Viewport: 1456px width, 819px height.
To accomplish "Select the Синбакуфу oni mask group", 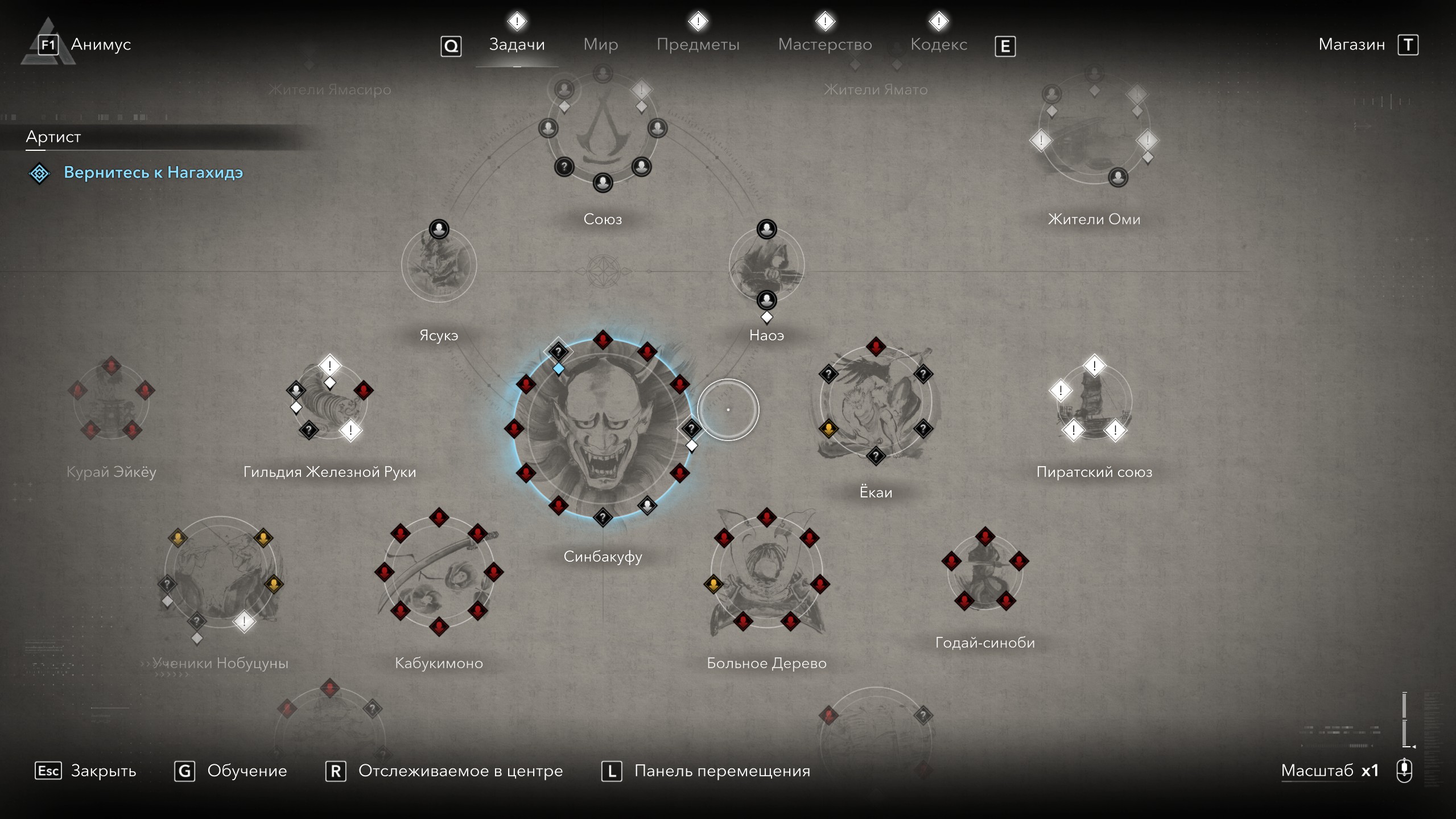I will (603, 429).
